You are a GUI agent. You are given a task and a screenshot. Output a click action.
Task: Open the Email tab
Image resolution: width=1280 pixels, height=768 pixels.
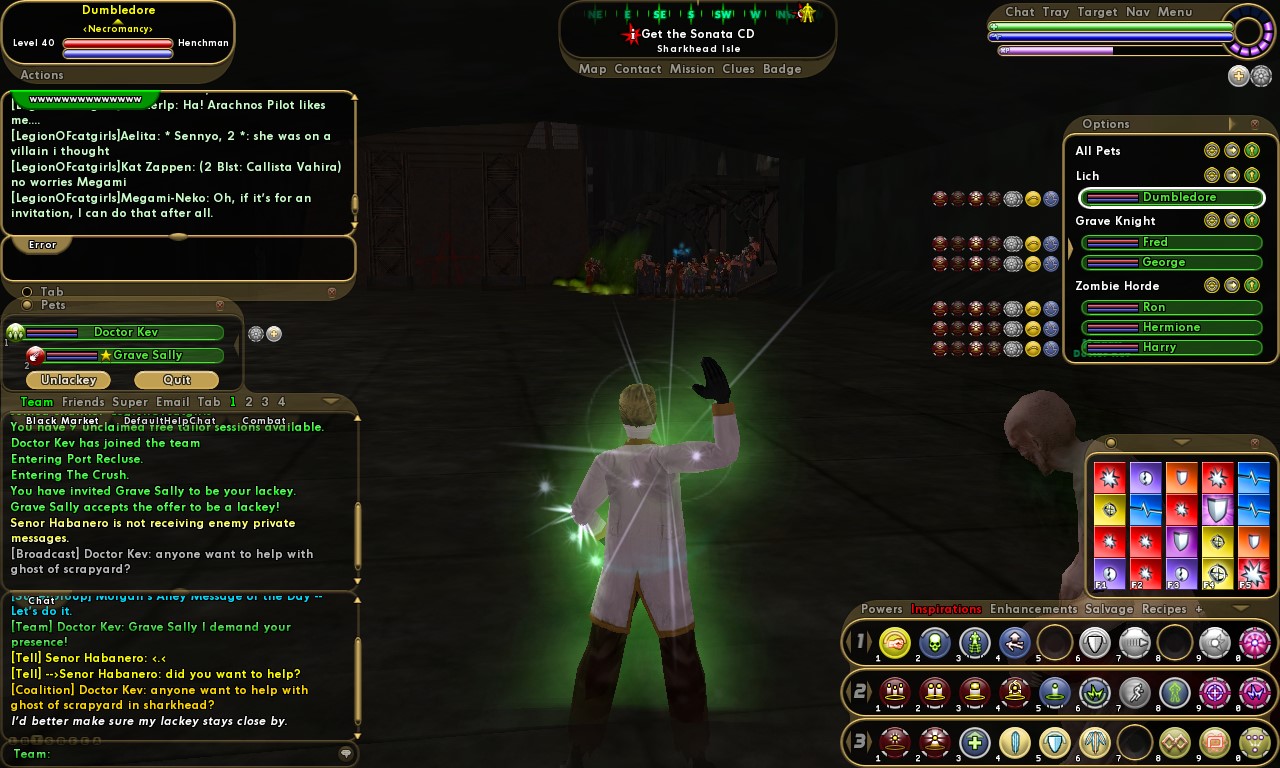point(172,402)
